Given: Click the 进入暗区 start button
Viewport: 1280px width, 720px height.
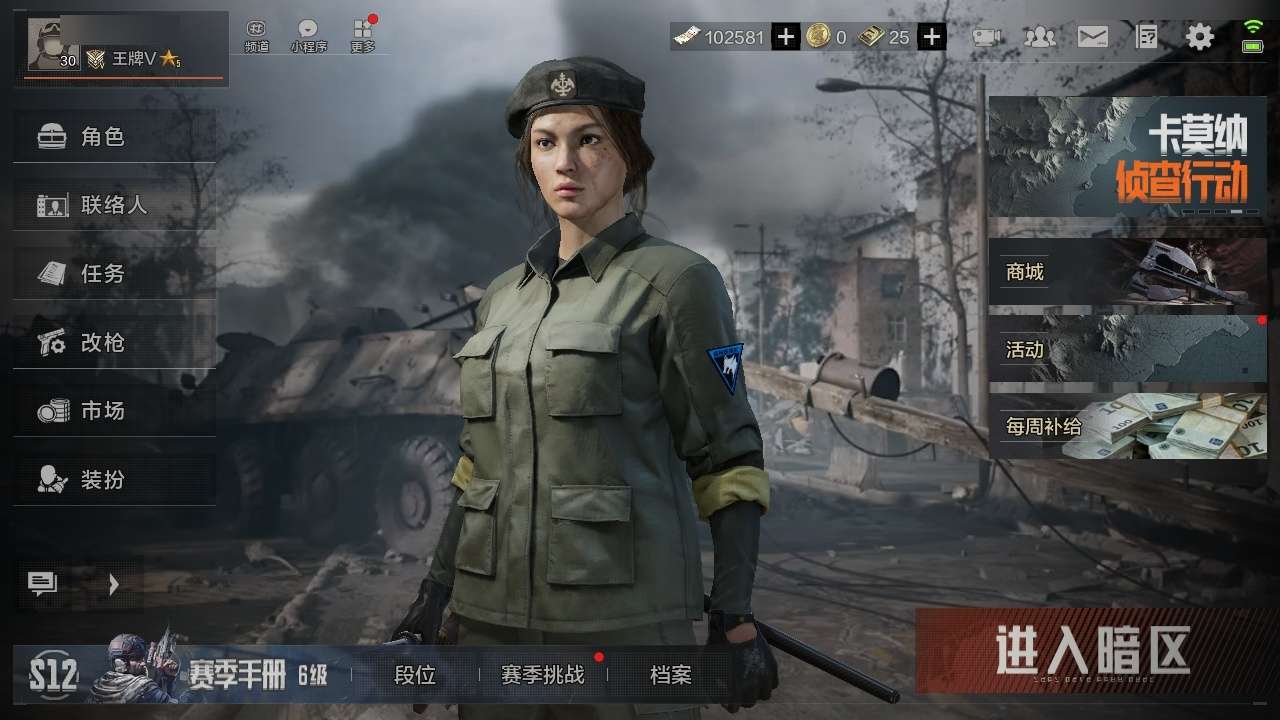Looking at the screenshot, I should tap(1092, 651).
